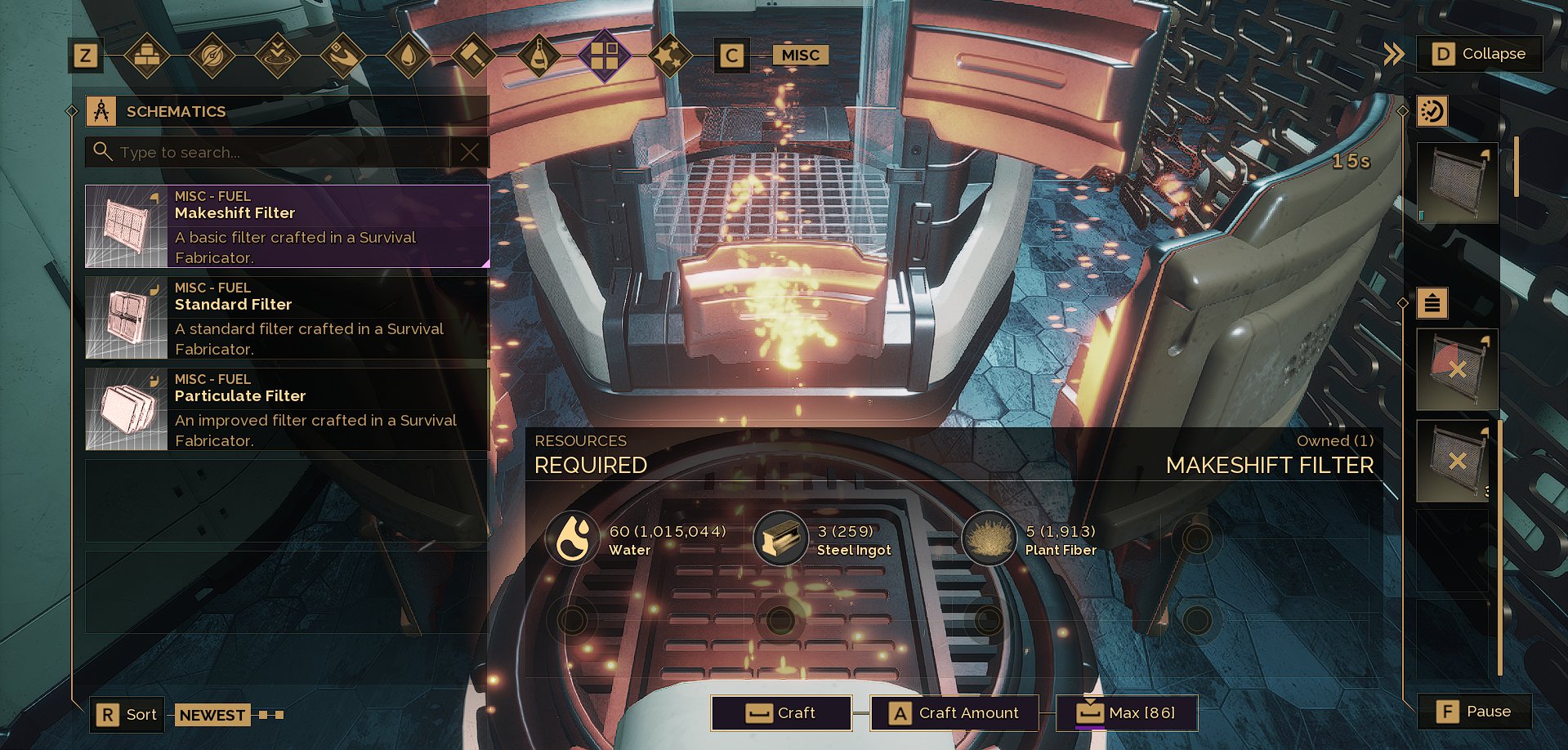Select the flask category tab
Screen dimensions: 1568x750
click(x=539, y=56)
